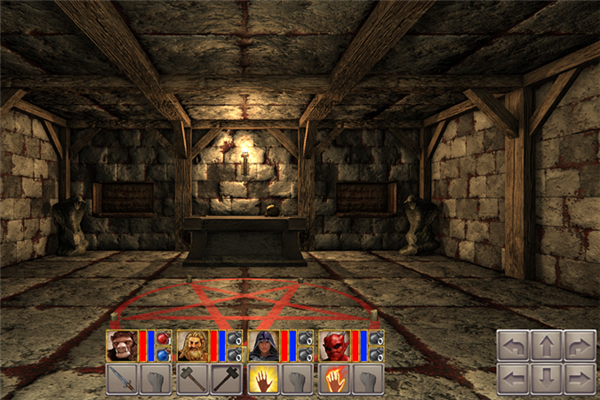Attack with the minotaur's sword

pos(121,378)
